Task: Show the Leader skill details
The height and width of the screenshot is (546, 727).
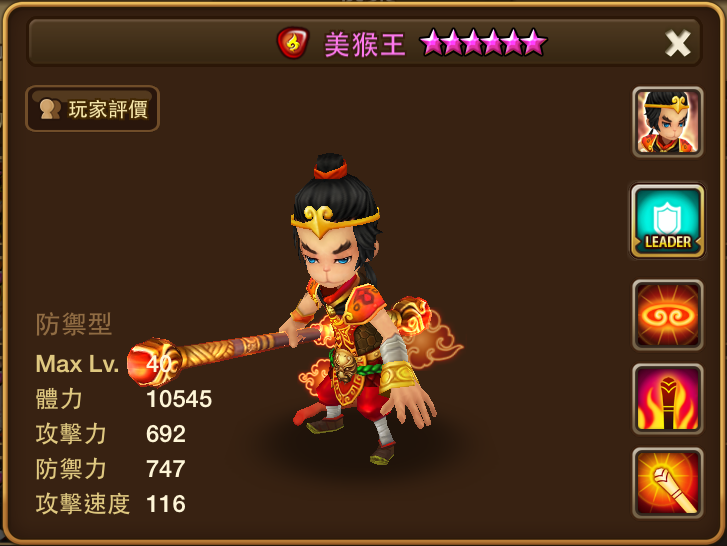Action: (x=667, y=221)
